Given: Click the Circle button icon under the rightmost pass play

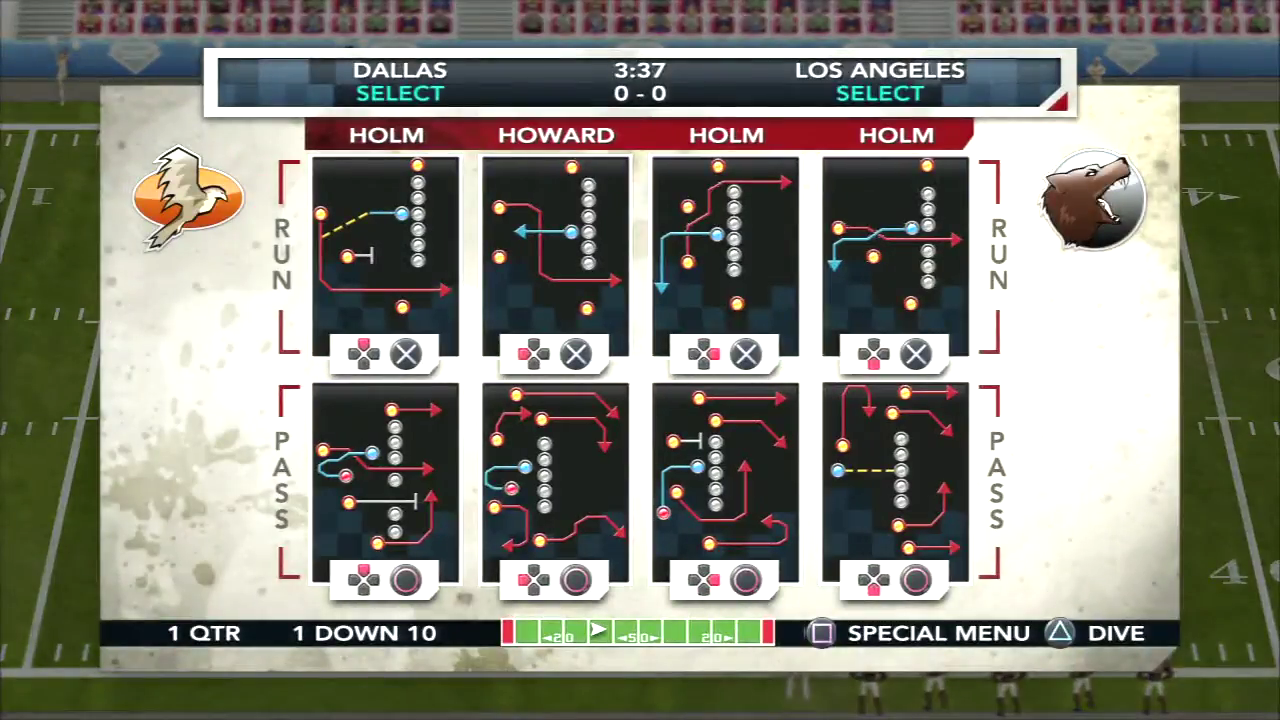Looking at the screenshot, I should tap(915, 580).
